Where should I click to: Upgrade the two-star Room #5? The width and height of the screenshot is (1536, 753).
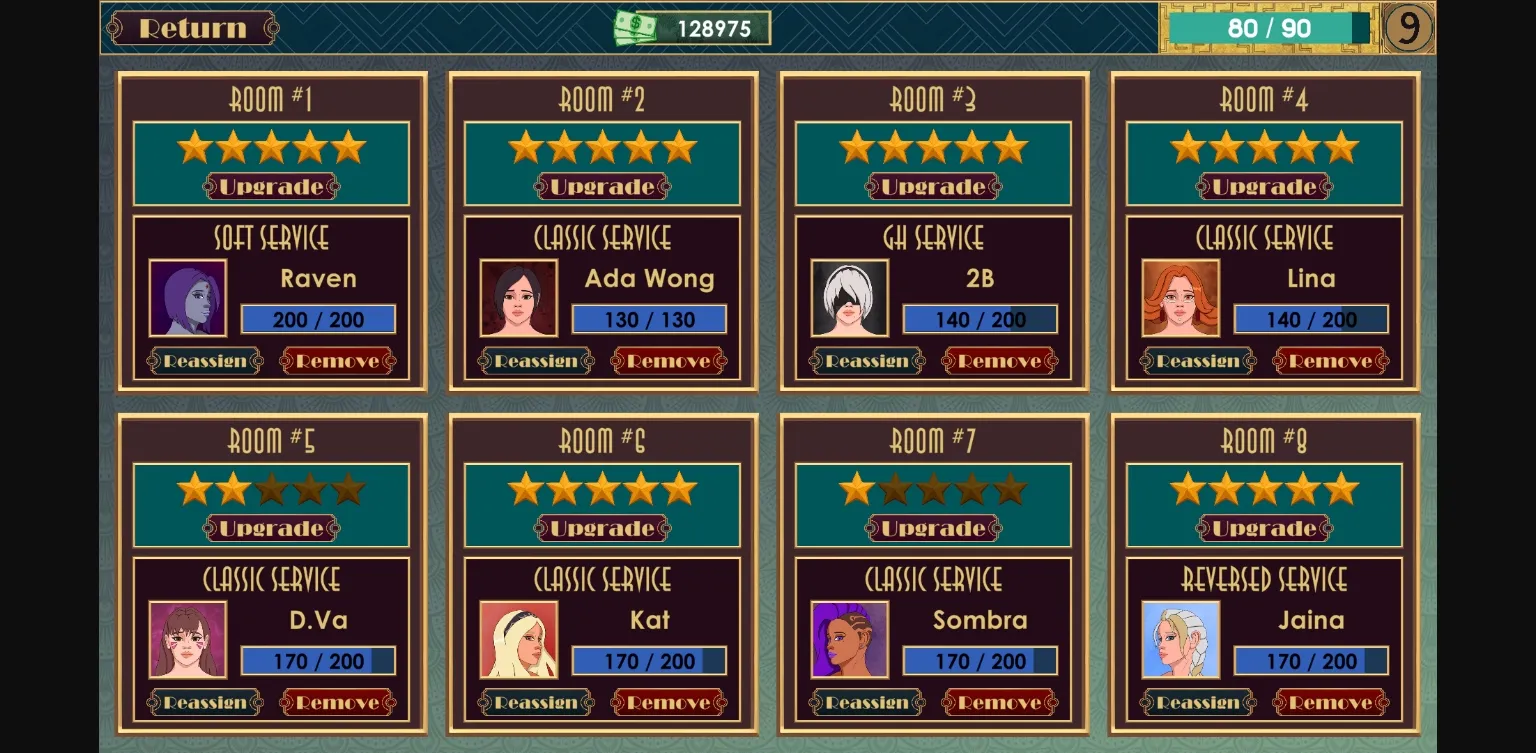(x=272, y=529)
